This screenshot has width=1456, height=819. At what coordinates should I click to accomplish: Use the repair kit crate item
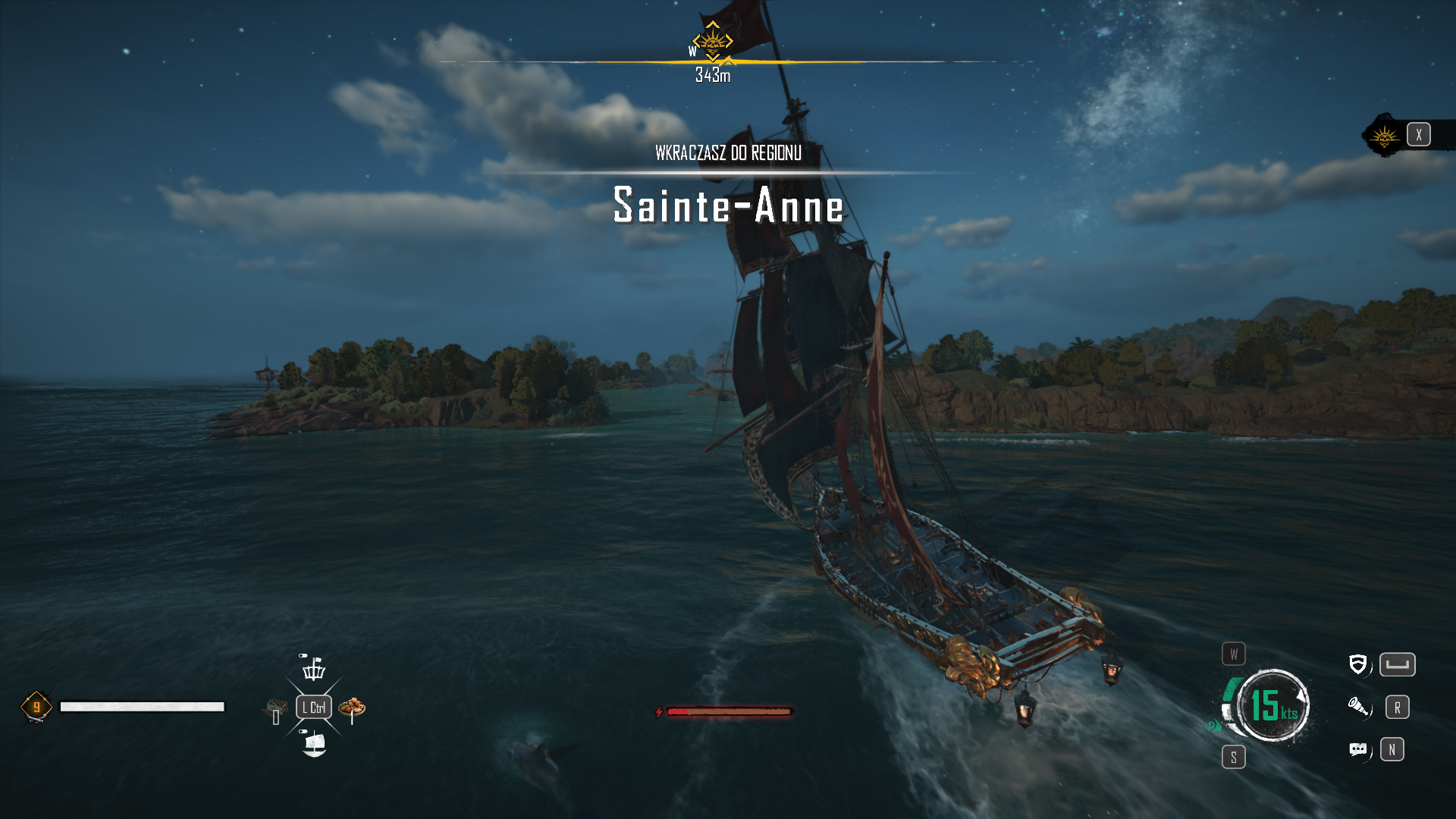[x=275, y=710]
